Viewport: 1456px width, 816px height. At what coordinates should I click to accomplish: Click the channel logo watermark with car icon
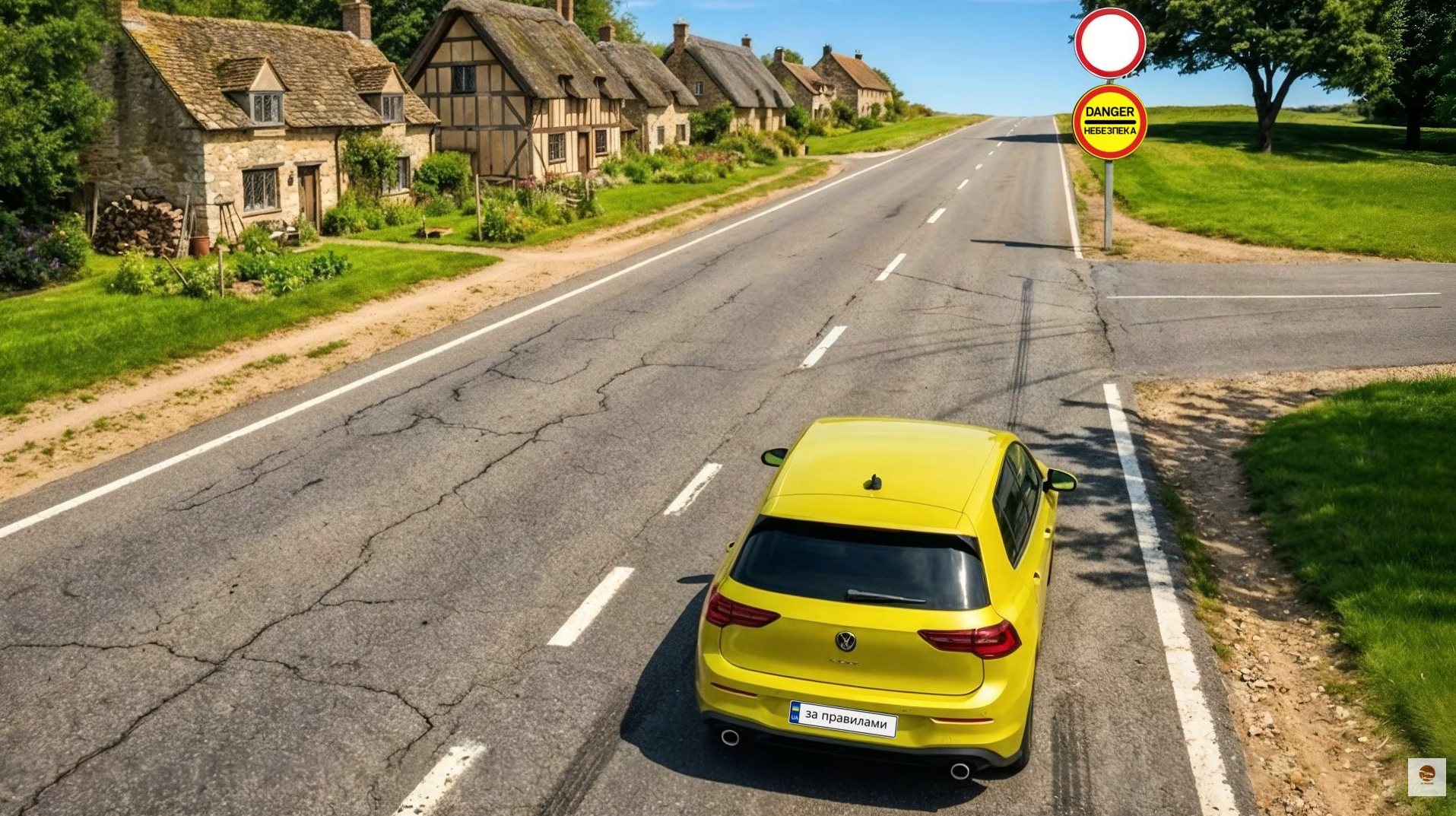(1426, 776)
